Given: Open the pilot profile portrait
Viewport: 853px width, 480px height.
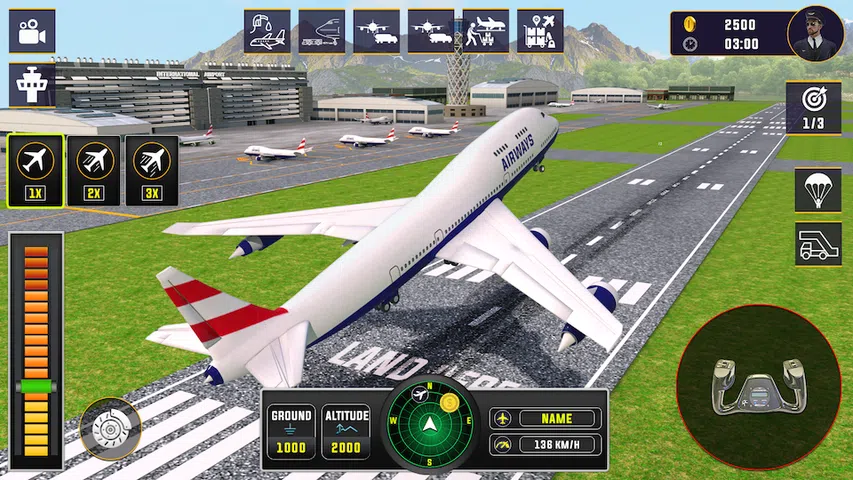Looking at the screenshot, I should pyautogui.click(x=815, y=34).
